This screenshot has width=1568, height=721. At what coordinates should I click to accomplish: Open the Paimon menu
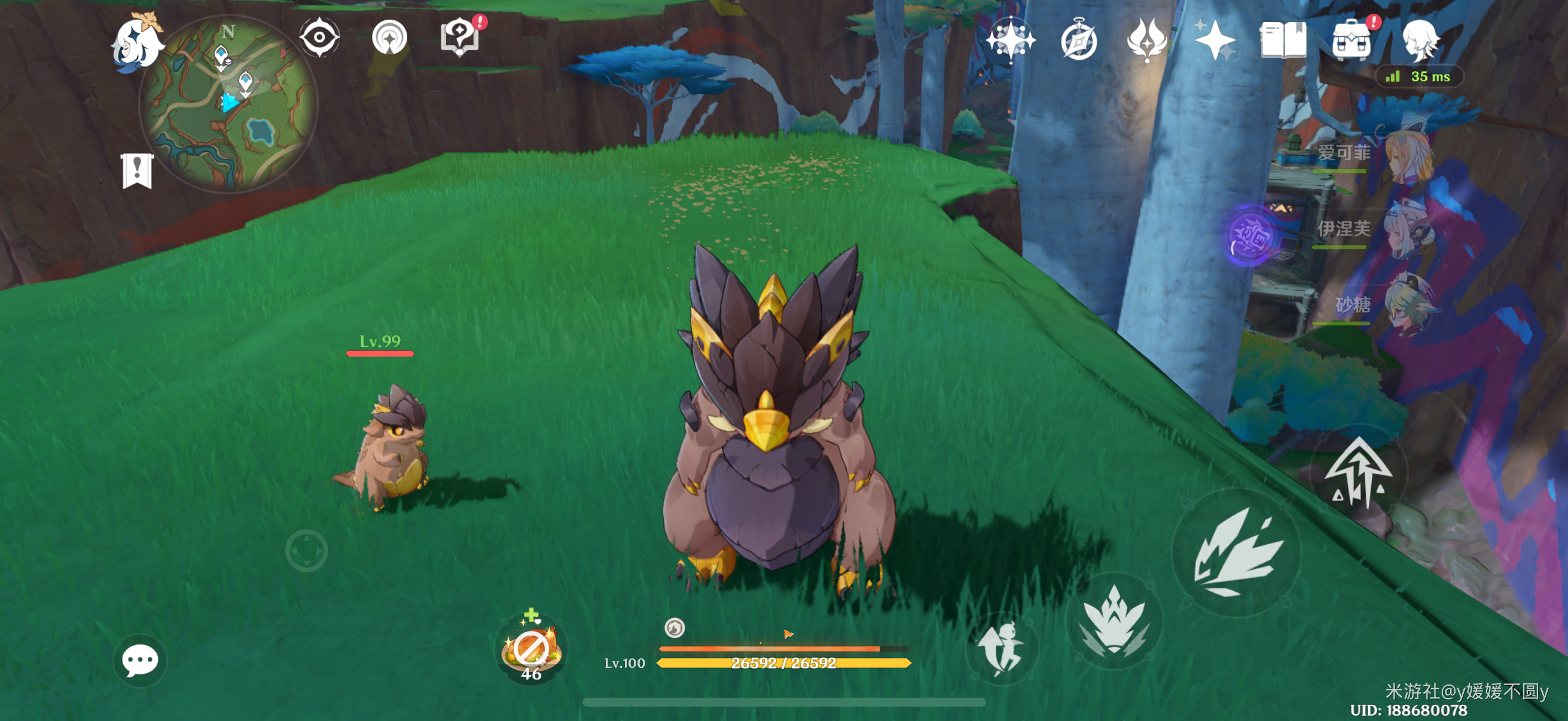pos(136,41)
